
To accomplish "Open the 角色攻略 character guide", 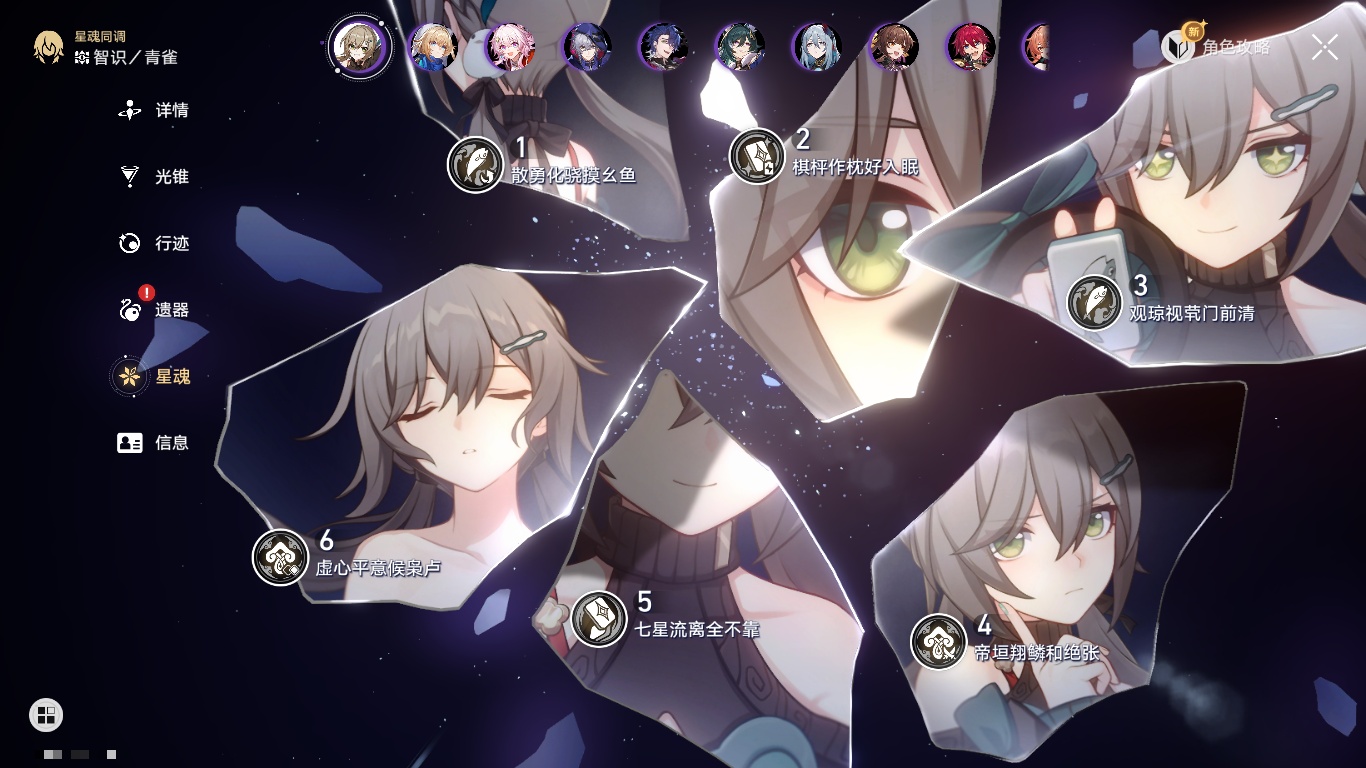I will pyautogui.click(x=1216, y=47).
